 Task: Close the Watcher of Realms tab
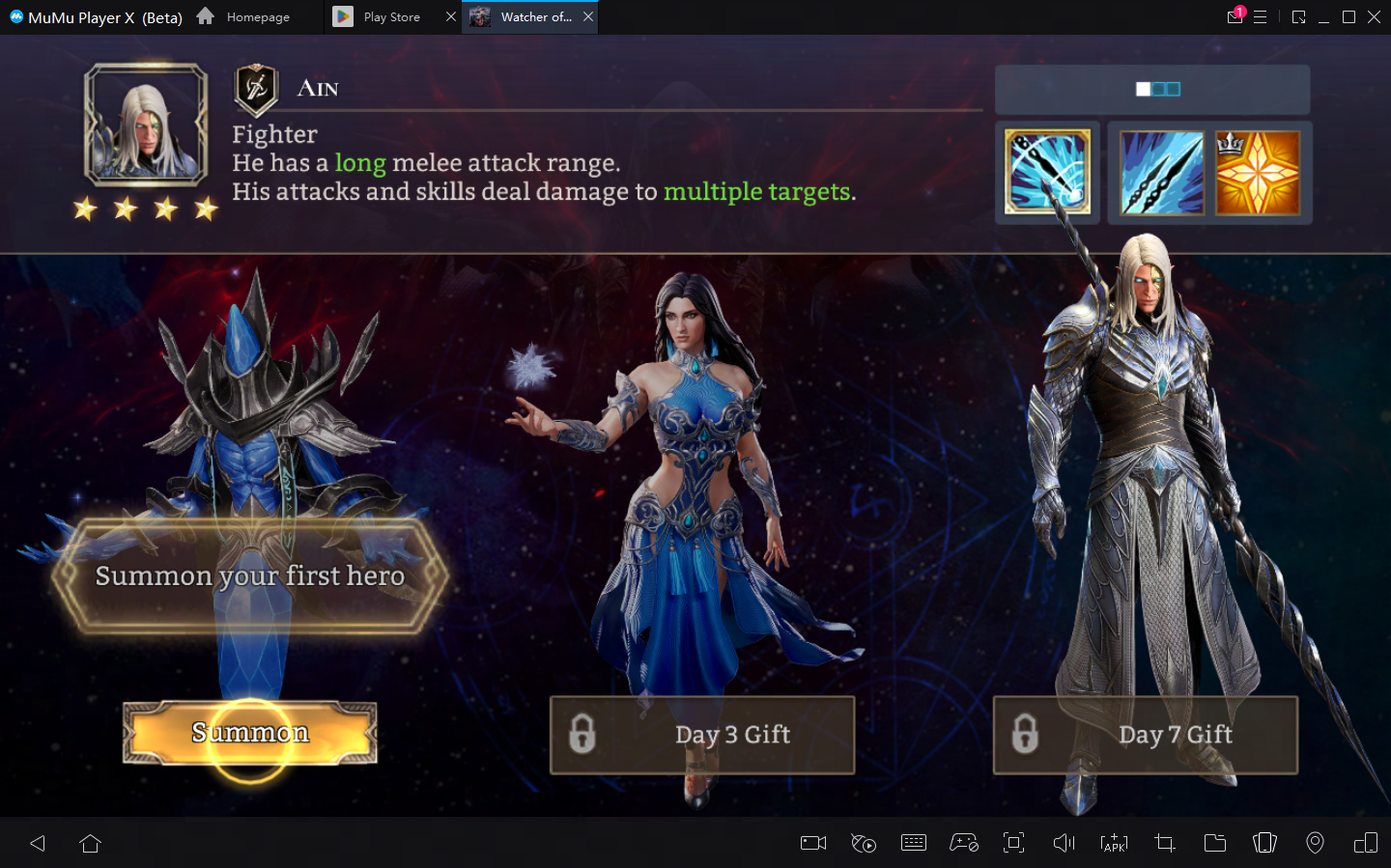[x=588, y=16]
